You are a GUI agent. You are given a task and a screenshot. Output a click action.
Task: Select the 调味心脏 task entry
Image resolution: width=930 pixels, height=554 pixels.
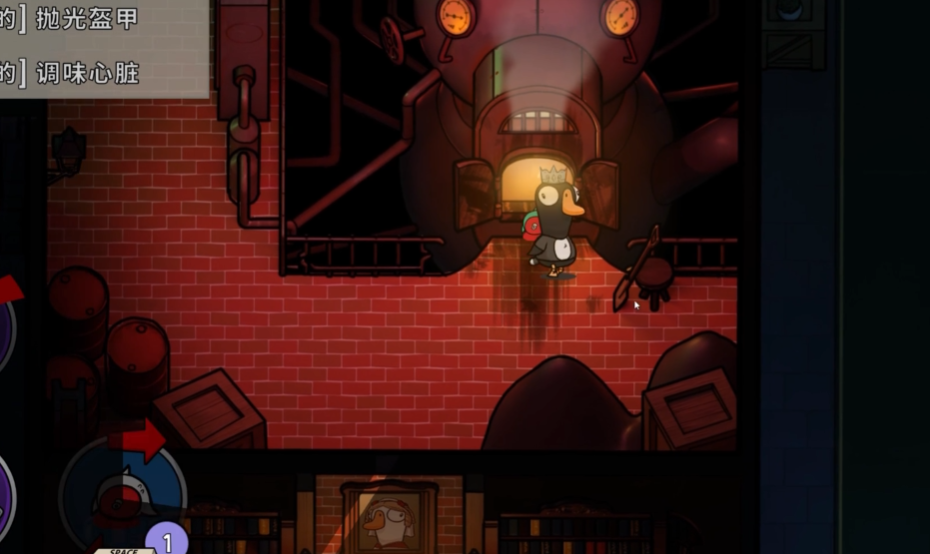point(87,72)
